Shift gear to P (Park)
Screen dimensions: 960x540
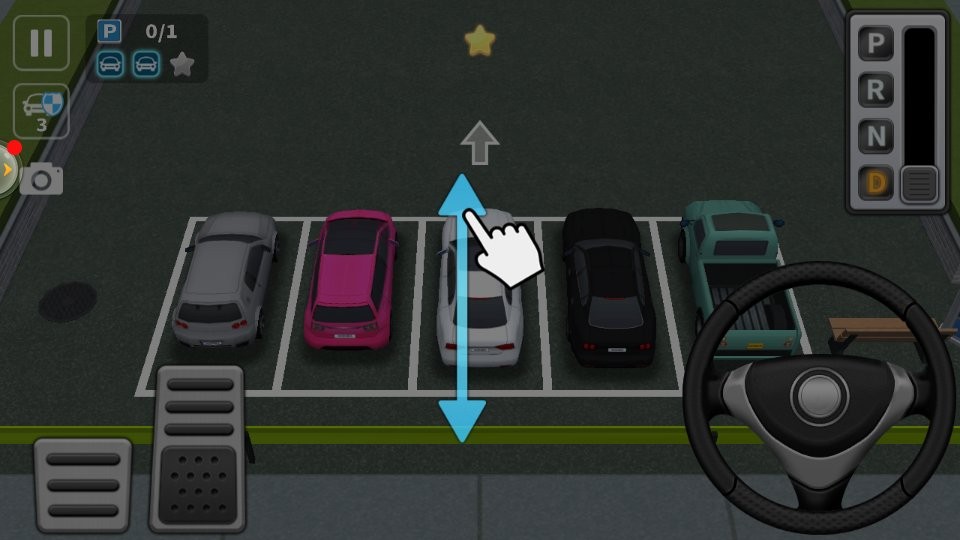pyautogui.click(x=875, y=44)
